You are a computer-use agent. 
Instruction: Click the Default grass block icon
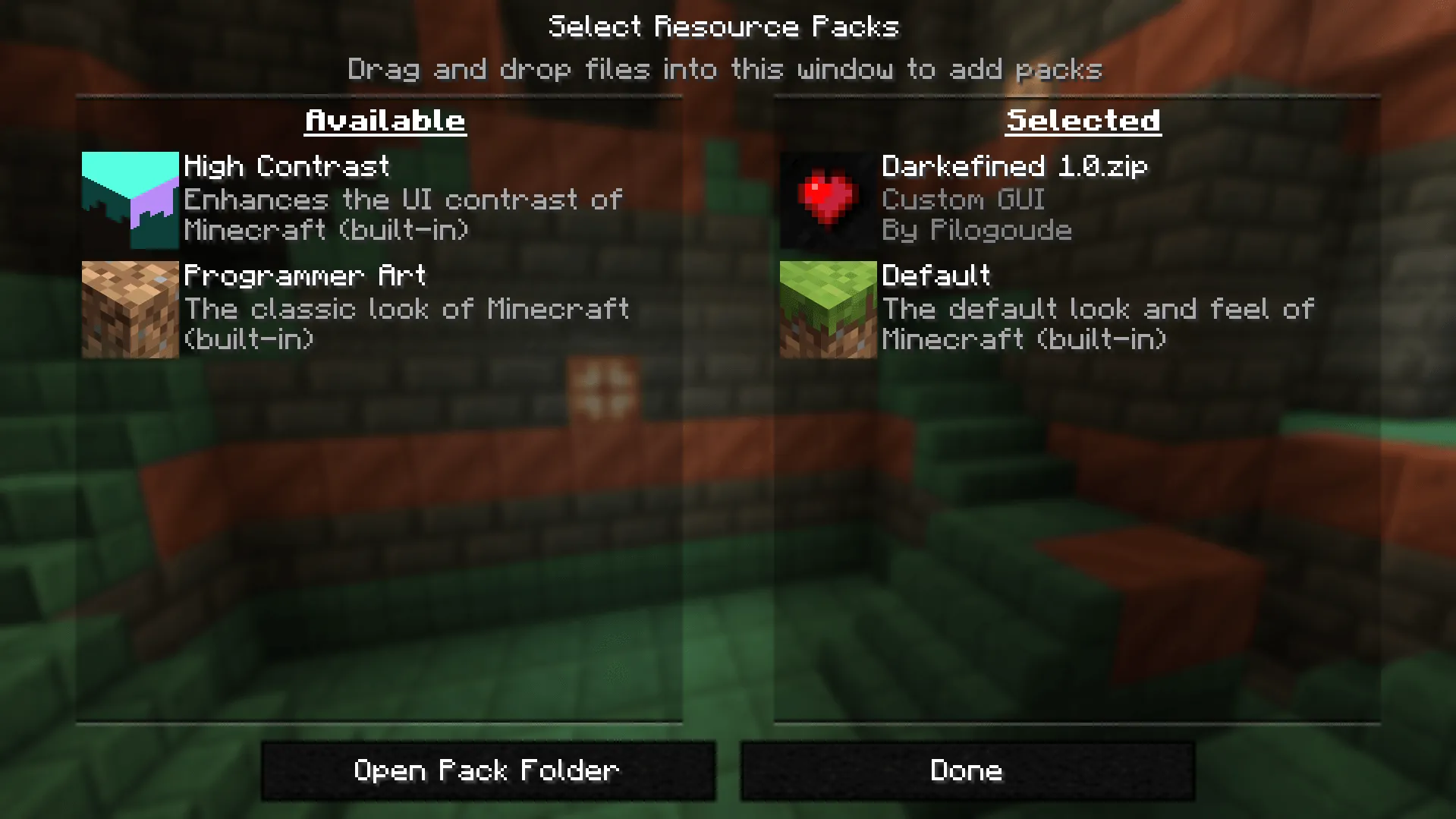828,310
